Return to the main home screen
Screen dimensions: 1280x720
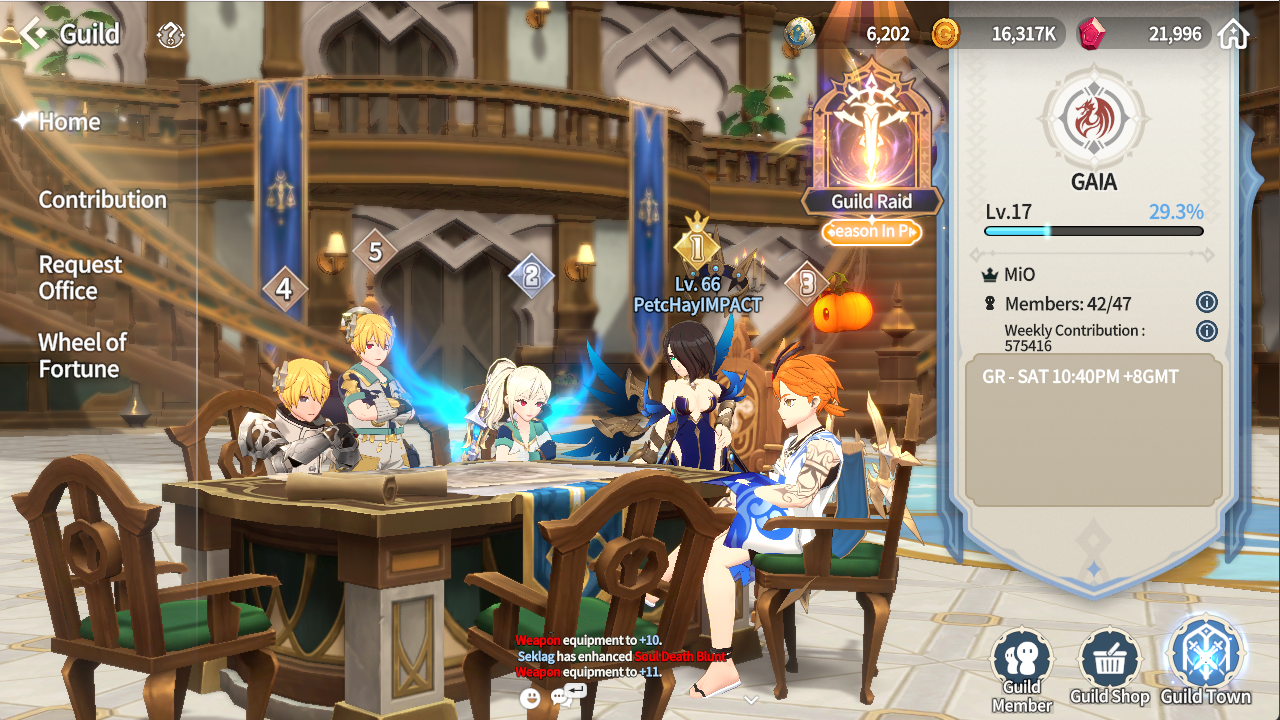1233,34
